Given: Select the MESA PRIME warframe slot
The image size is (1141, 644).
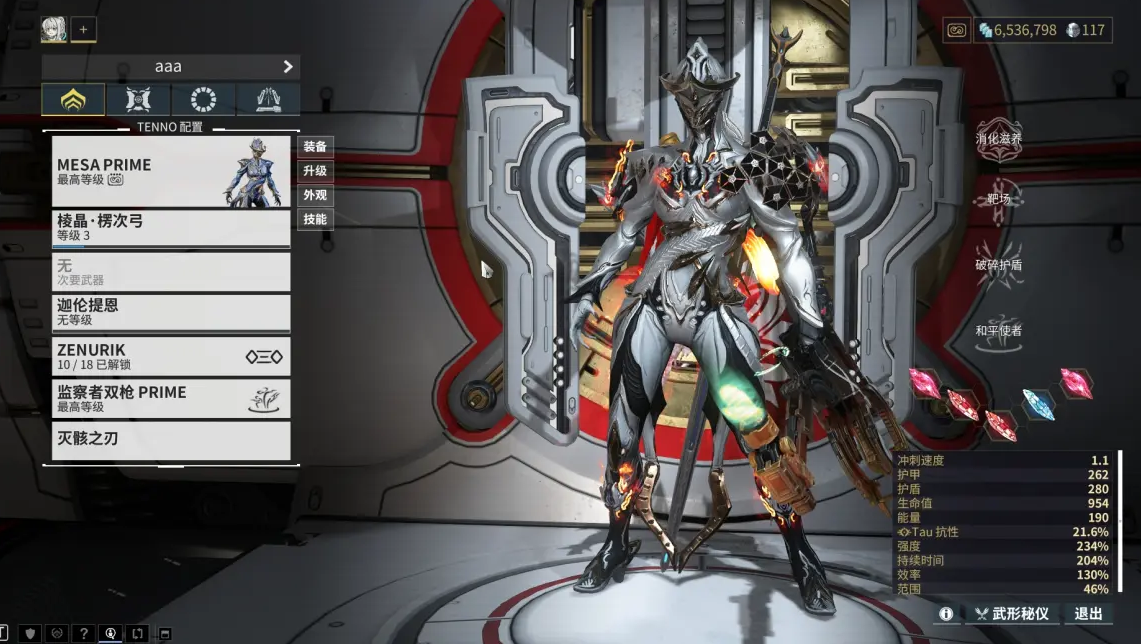Looking at the screenshot, I should coord(171,171).
